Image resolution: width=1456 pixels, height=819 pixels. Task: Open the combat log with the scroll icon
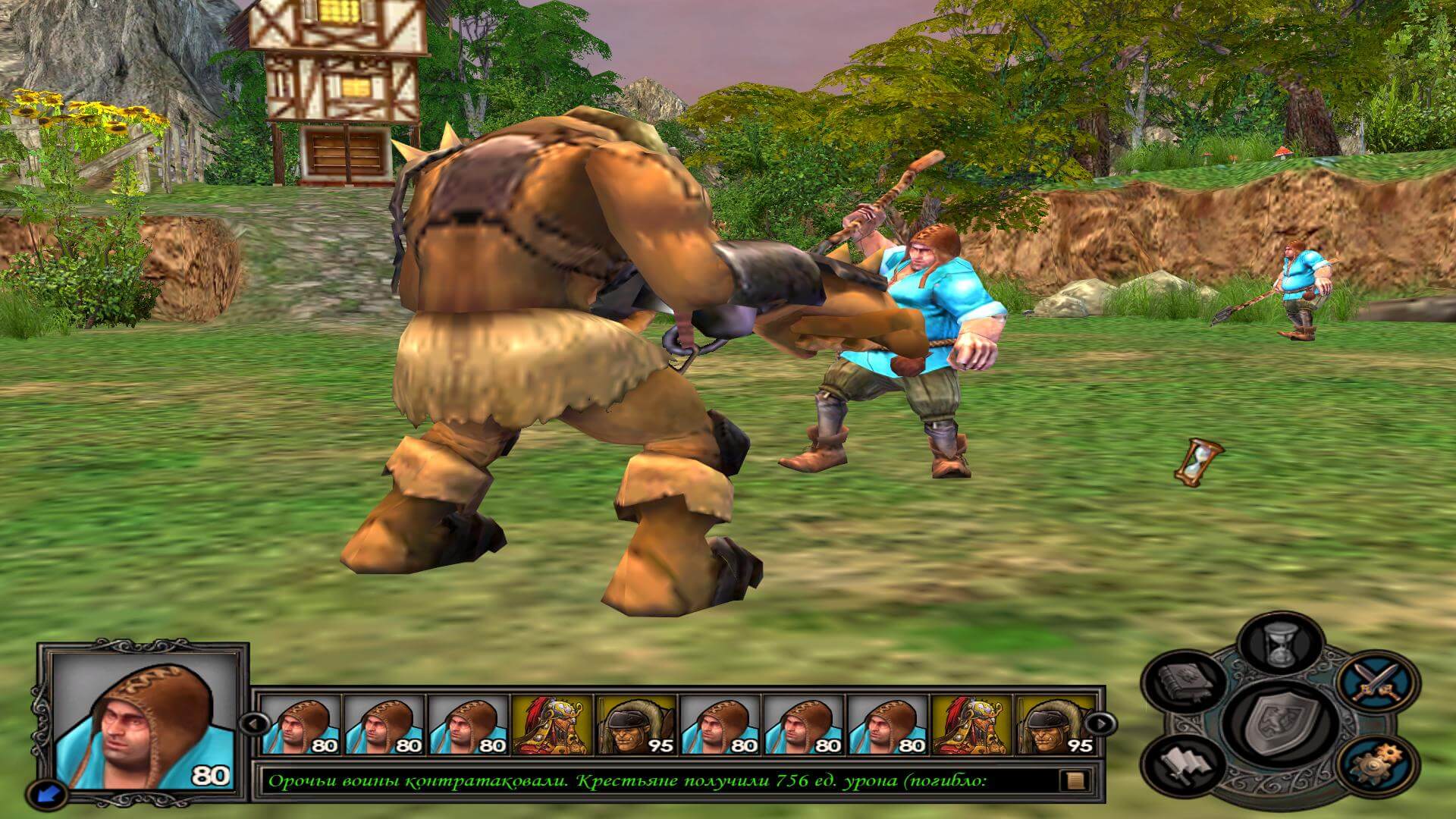pos(1076,780)
